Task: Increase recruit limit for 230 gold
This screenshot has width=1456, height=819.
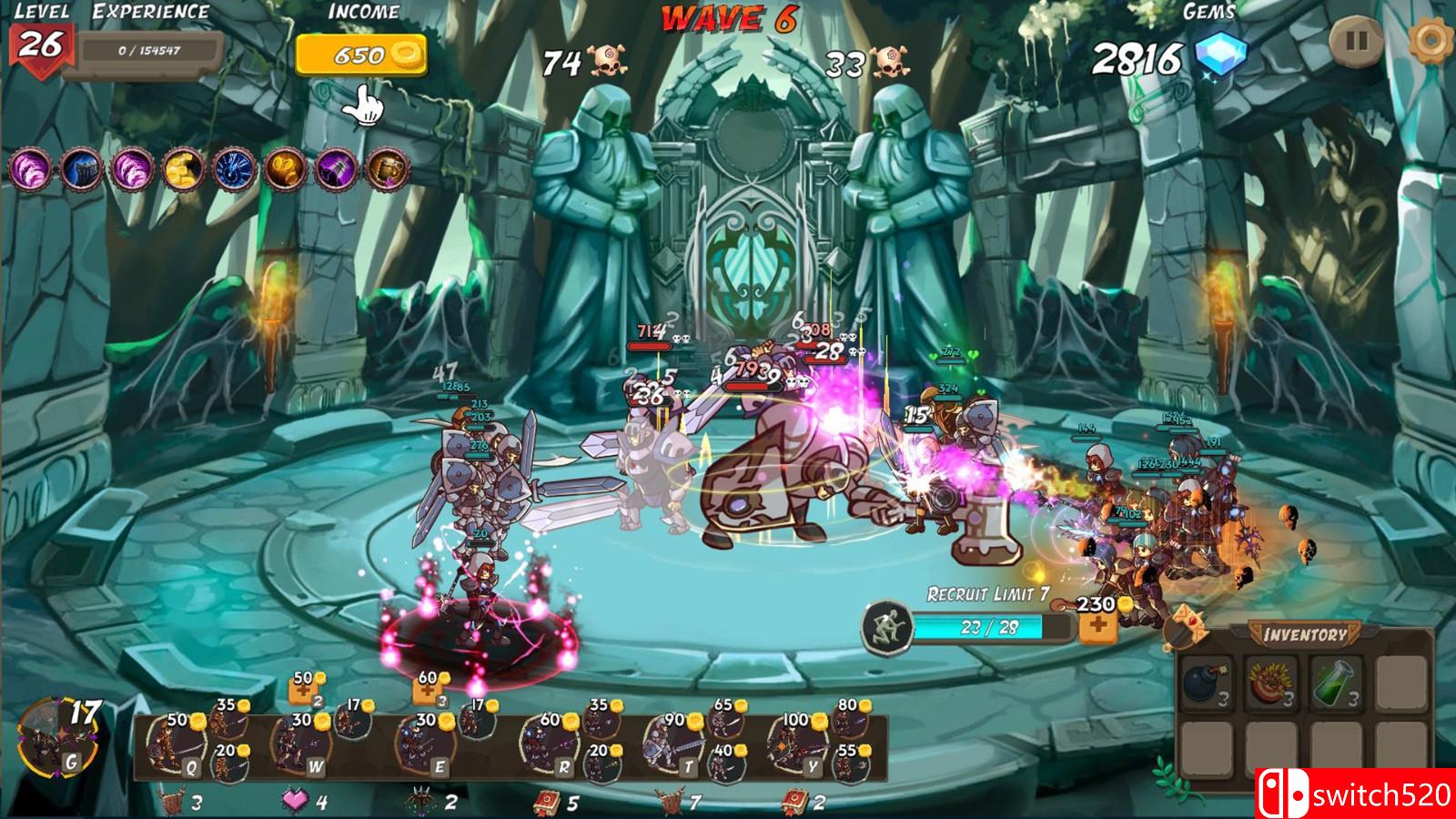Action: (x=1098, y=626)
